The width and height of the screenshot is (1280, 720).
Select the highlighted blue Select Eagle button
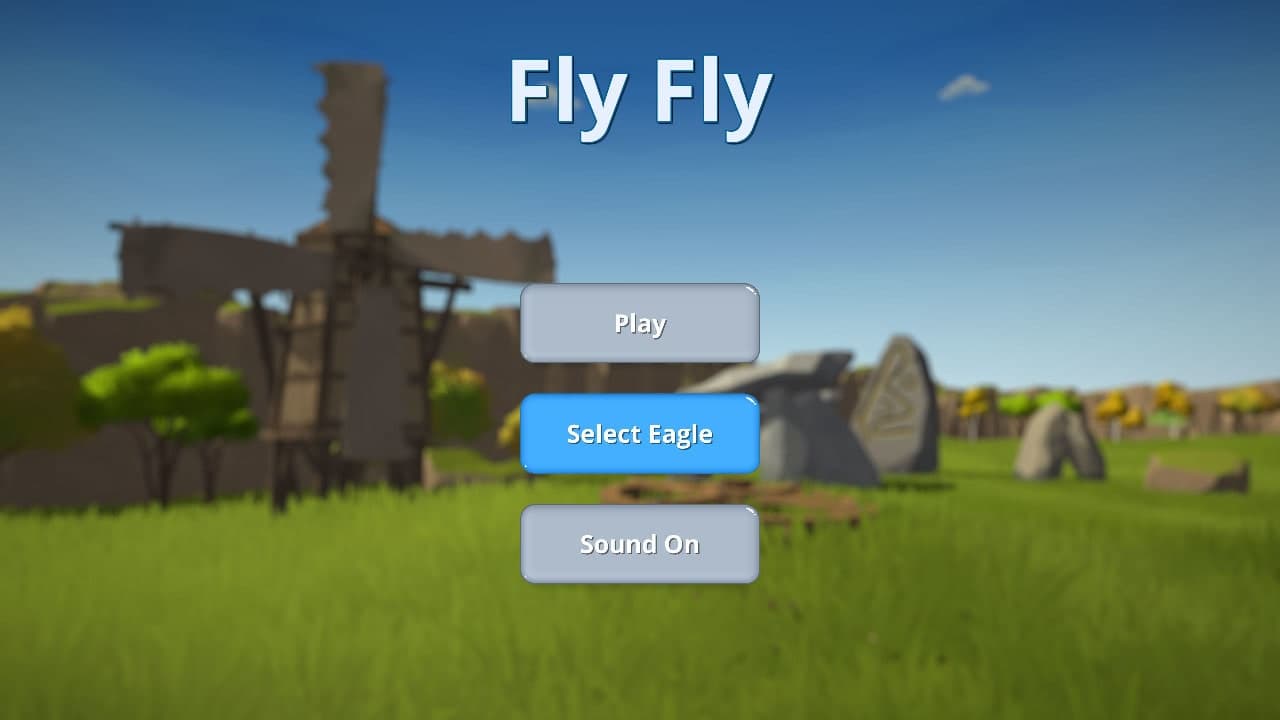pyautogui.click(x=639, y=433)
